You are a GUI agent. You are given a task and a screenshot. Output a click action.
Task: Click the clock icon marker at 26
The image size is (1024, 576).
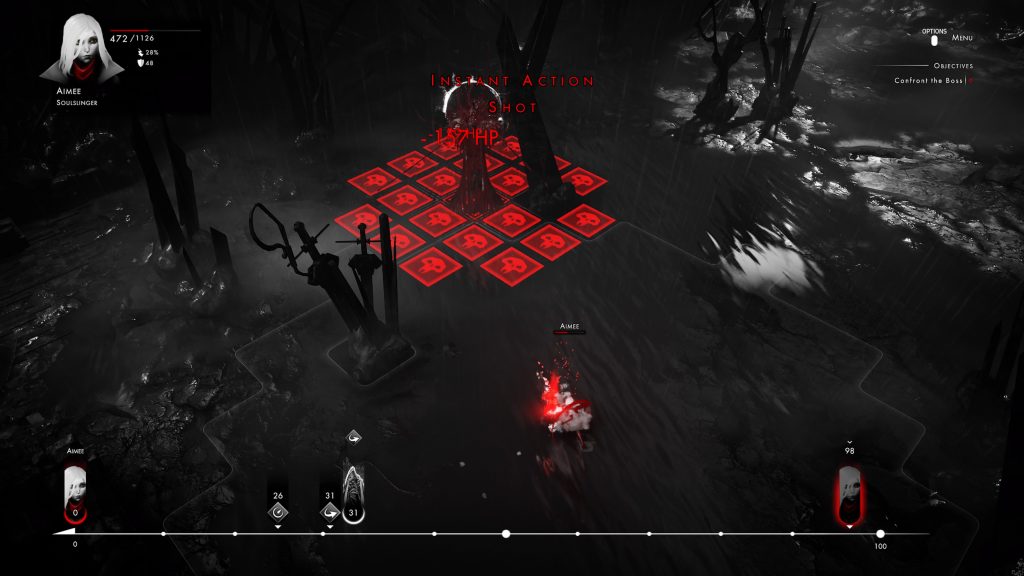pos(278,512)
